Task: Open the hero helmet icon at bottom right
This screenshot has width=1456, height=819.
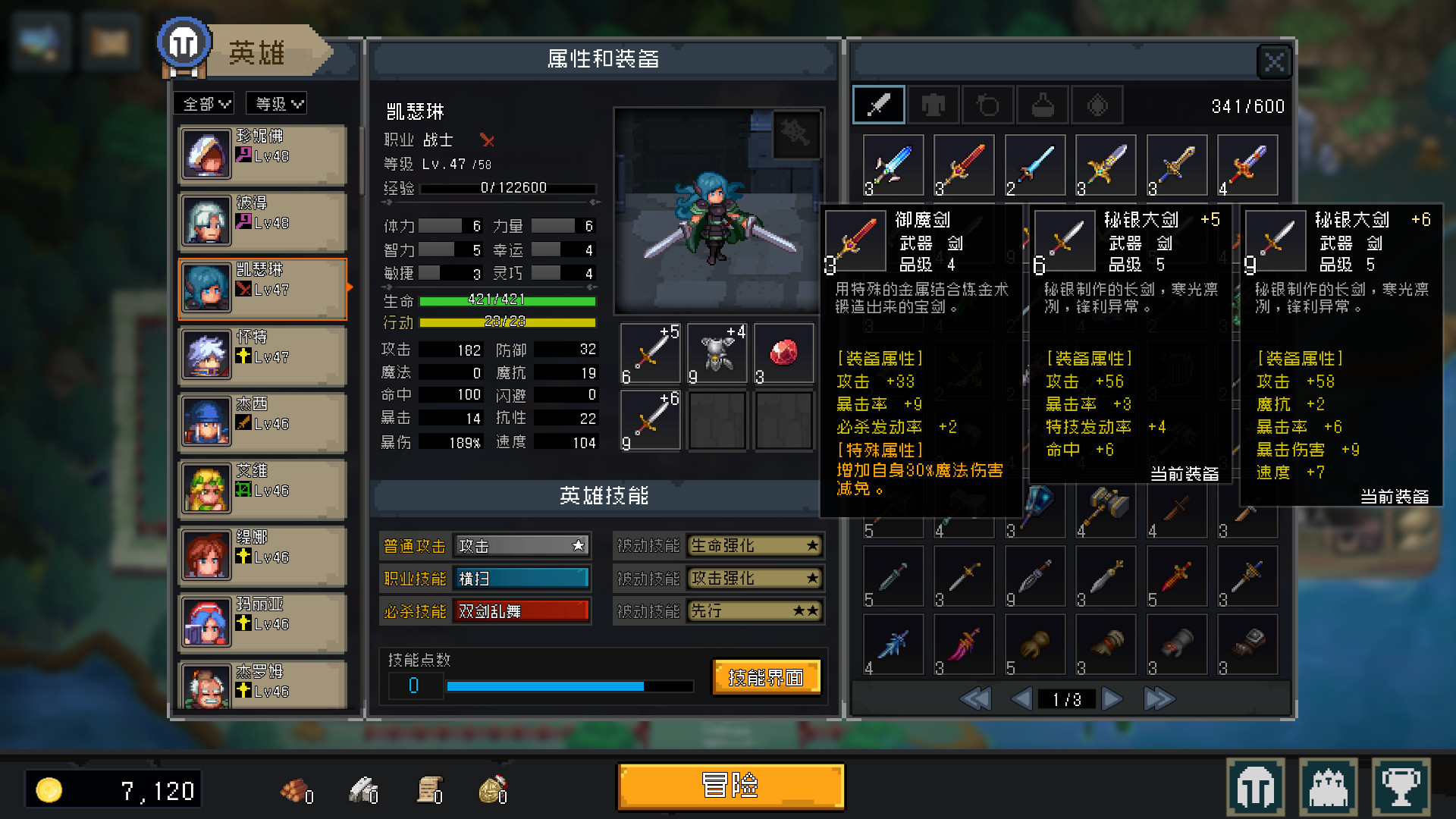Action: [x=1255, y=787]
